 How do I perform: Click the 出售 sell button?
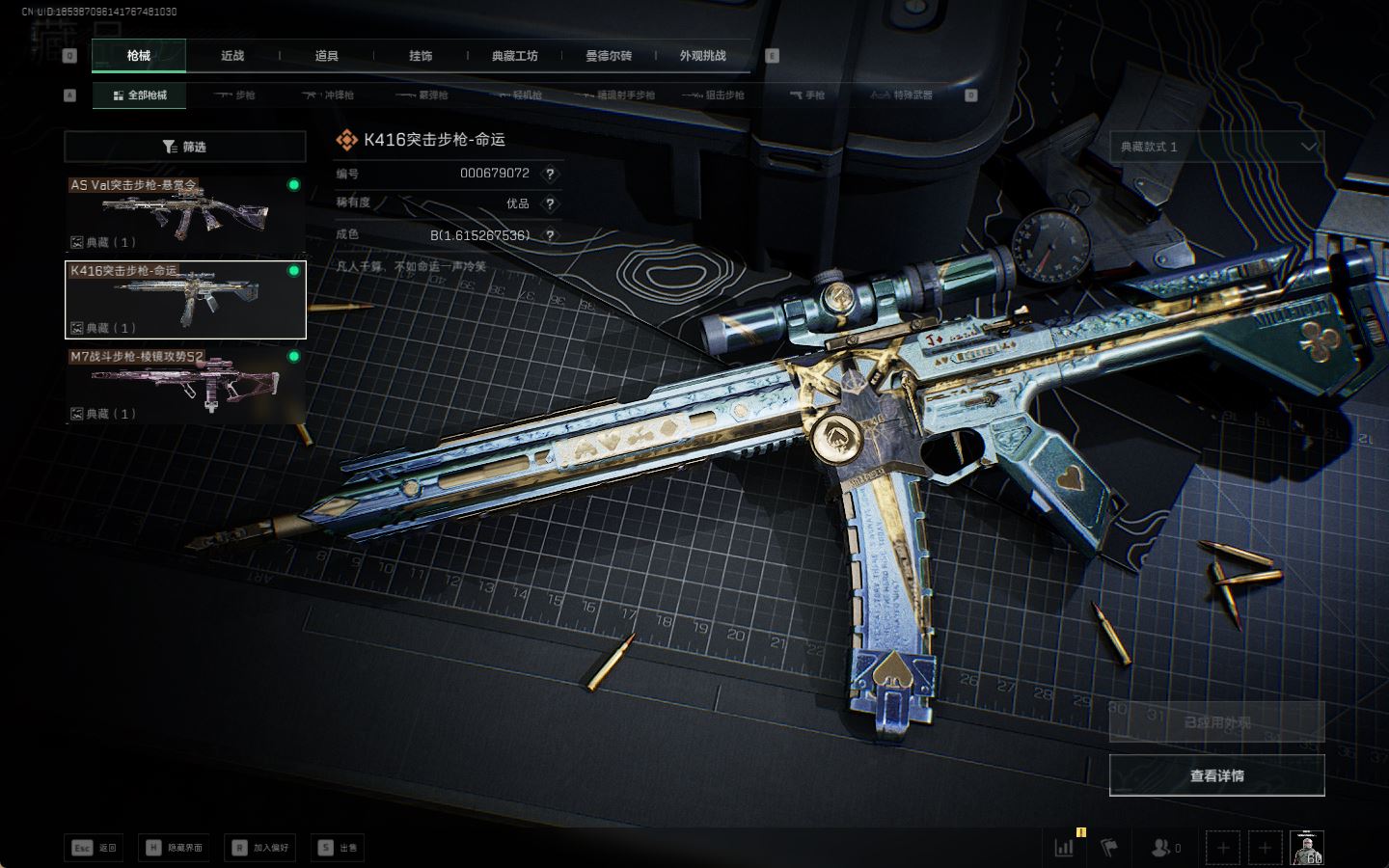tap(340, 848)
